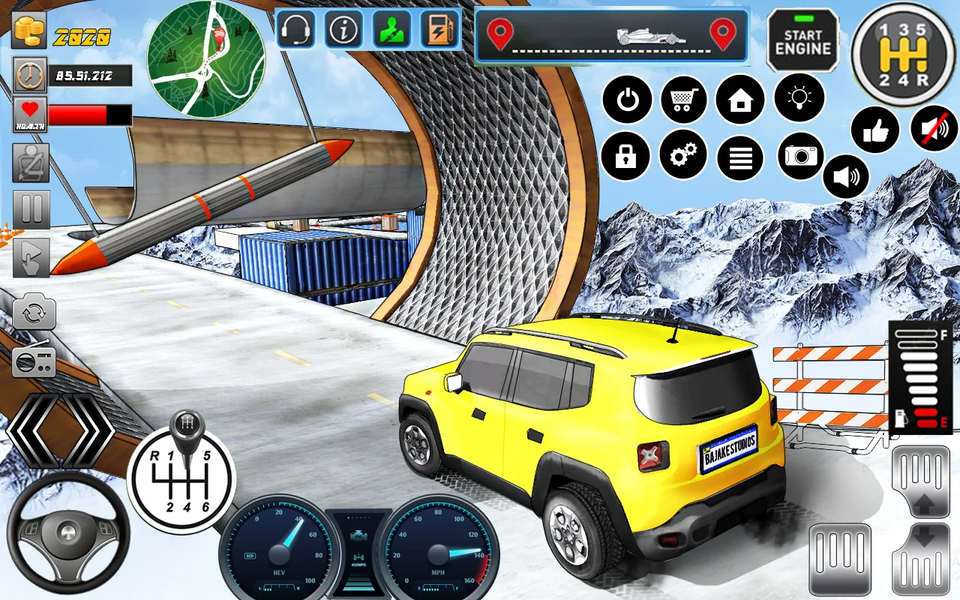Screen dimensions: 960x600
Task: Tap the green driver icon
Action: point(392,30)
